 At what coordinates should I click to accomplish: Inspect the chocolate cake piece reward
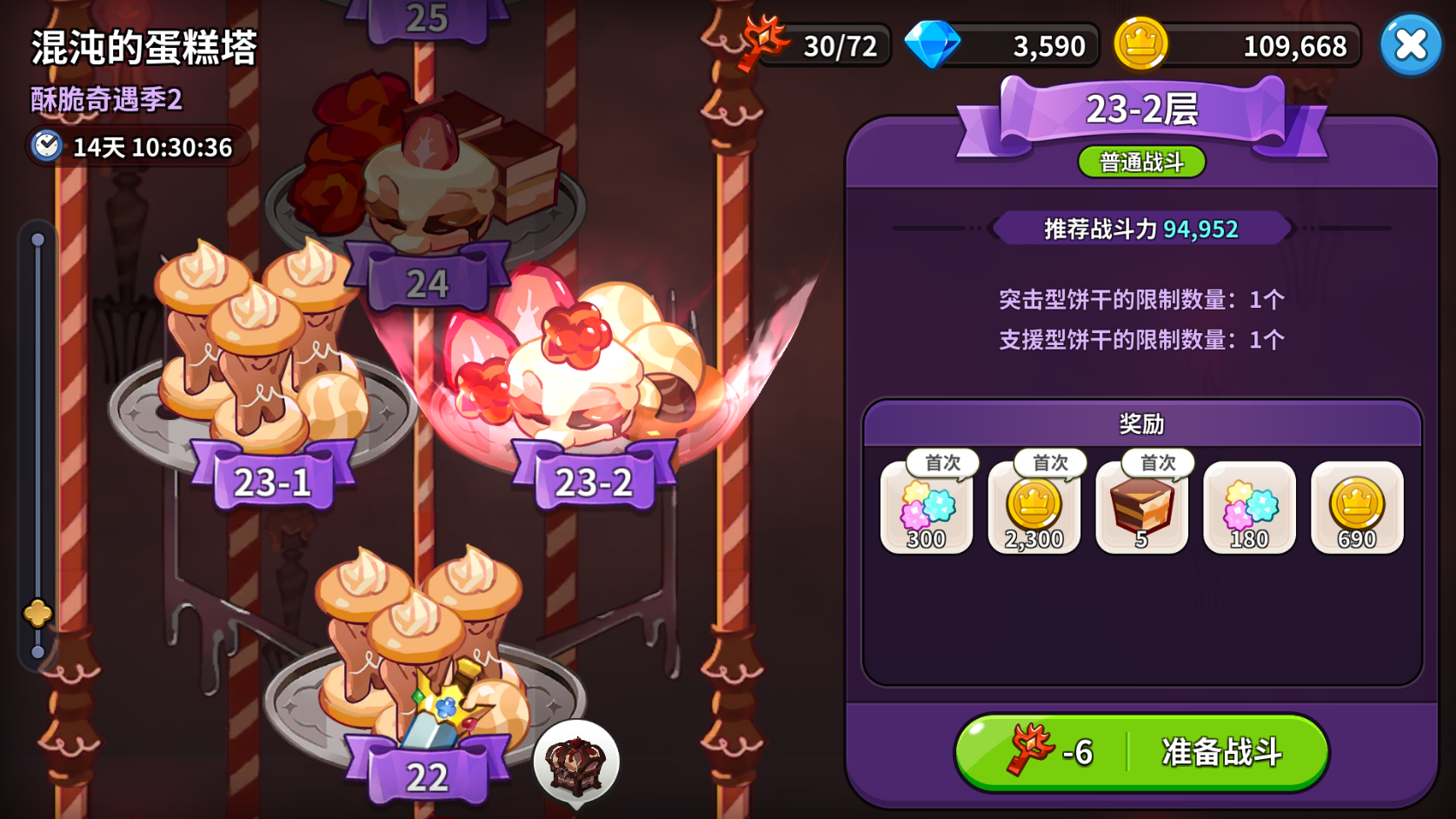(x=1141, y=509)
